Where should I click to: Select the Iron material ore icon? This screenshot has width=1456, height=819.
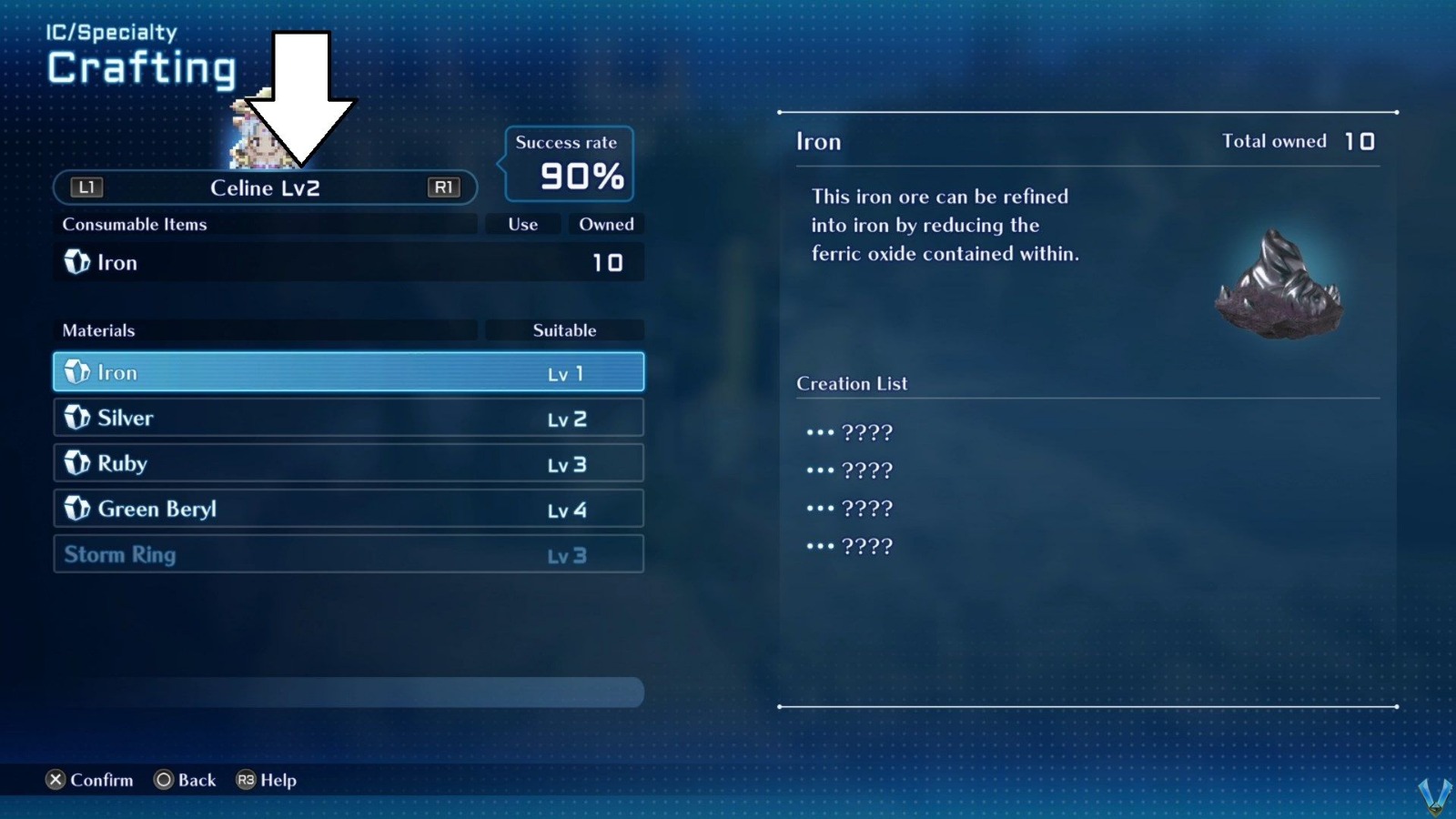click(76, 372)
